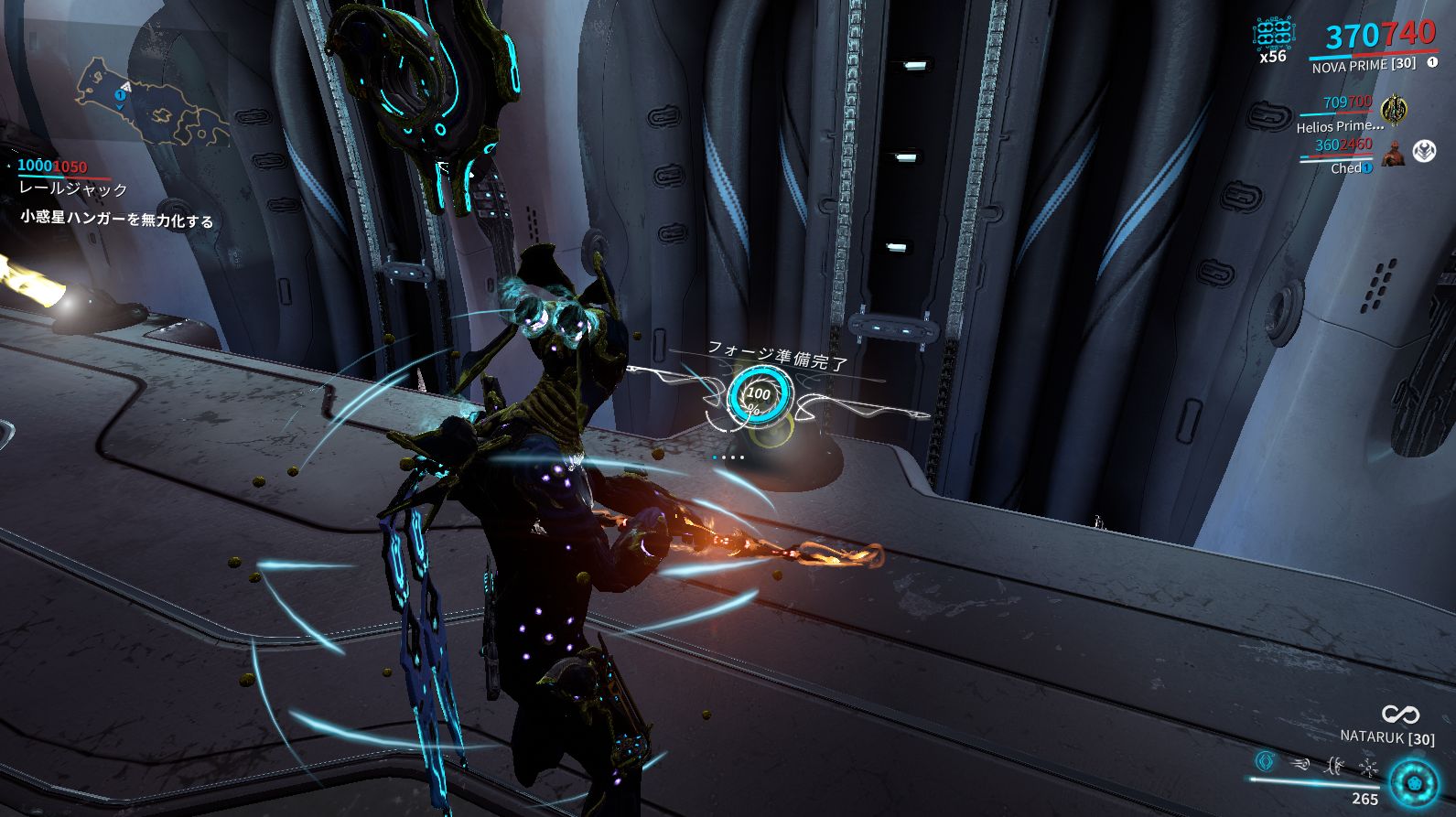Click the x56 blue grid icon

[1275, 34]
